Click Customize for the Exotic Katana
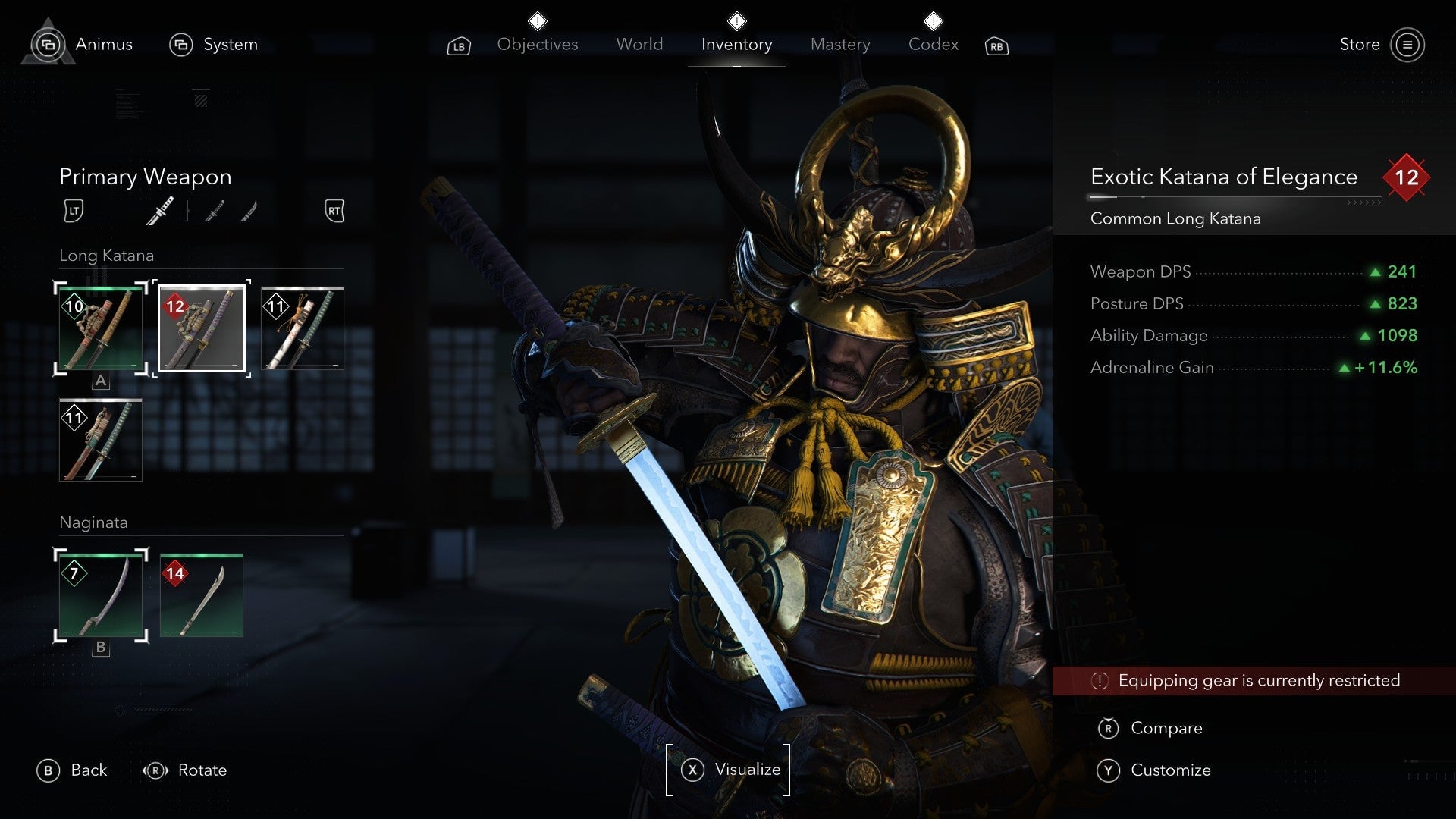Image resolution: width=1456 pixels, height=819 pixels. pyautogui.click(x=1170, y=770)
